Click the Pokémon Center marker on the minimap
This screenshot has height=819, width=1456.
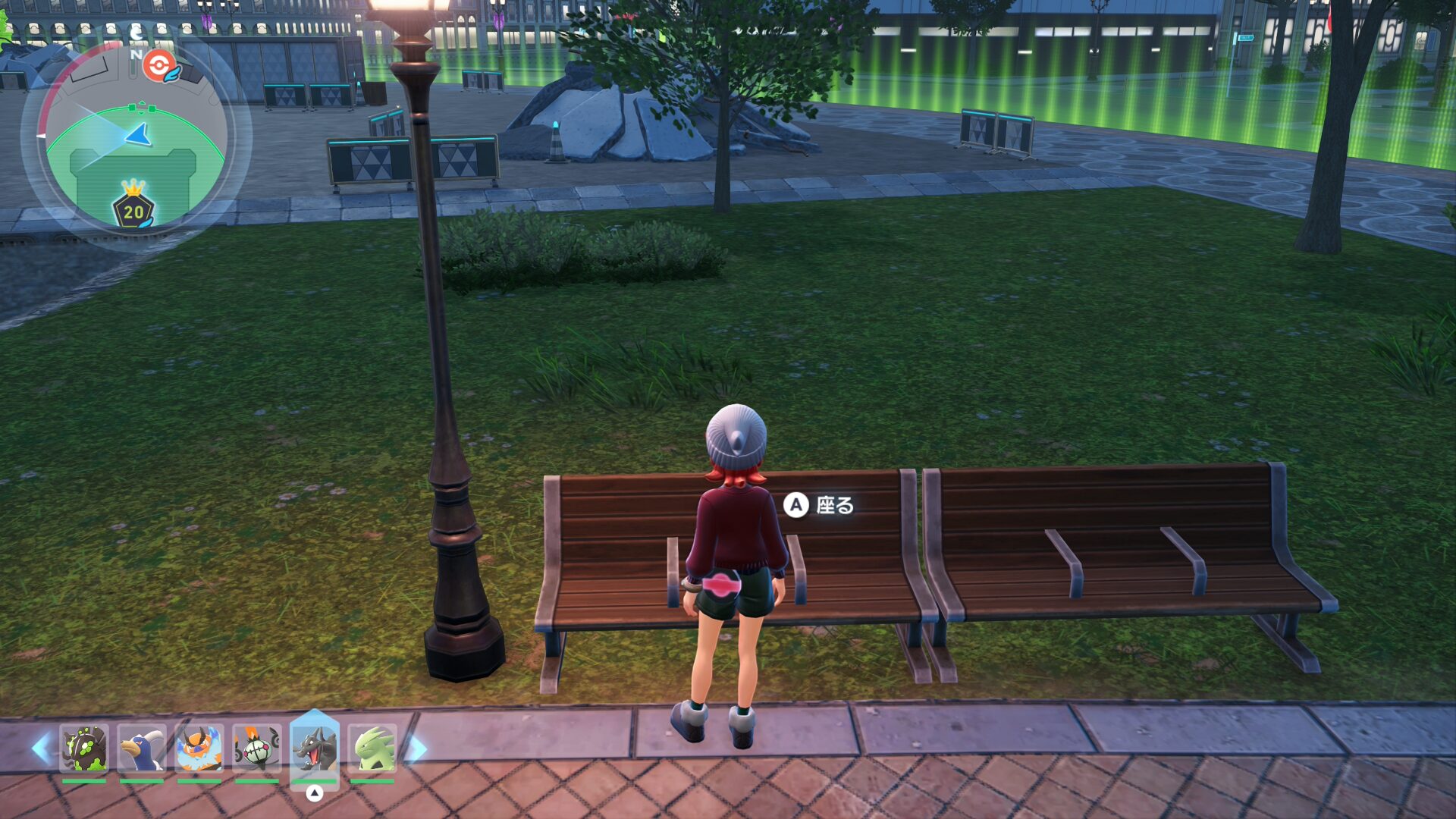[x=159, y=67]
